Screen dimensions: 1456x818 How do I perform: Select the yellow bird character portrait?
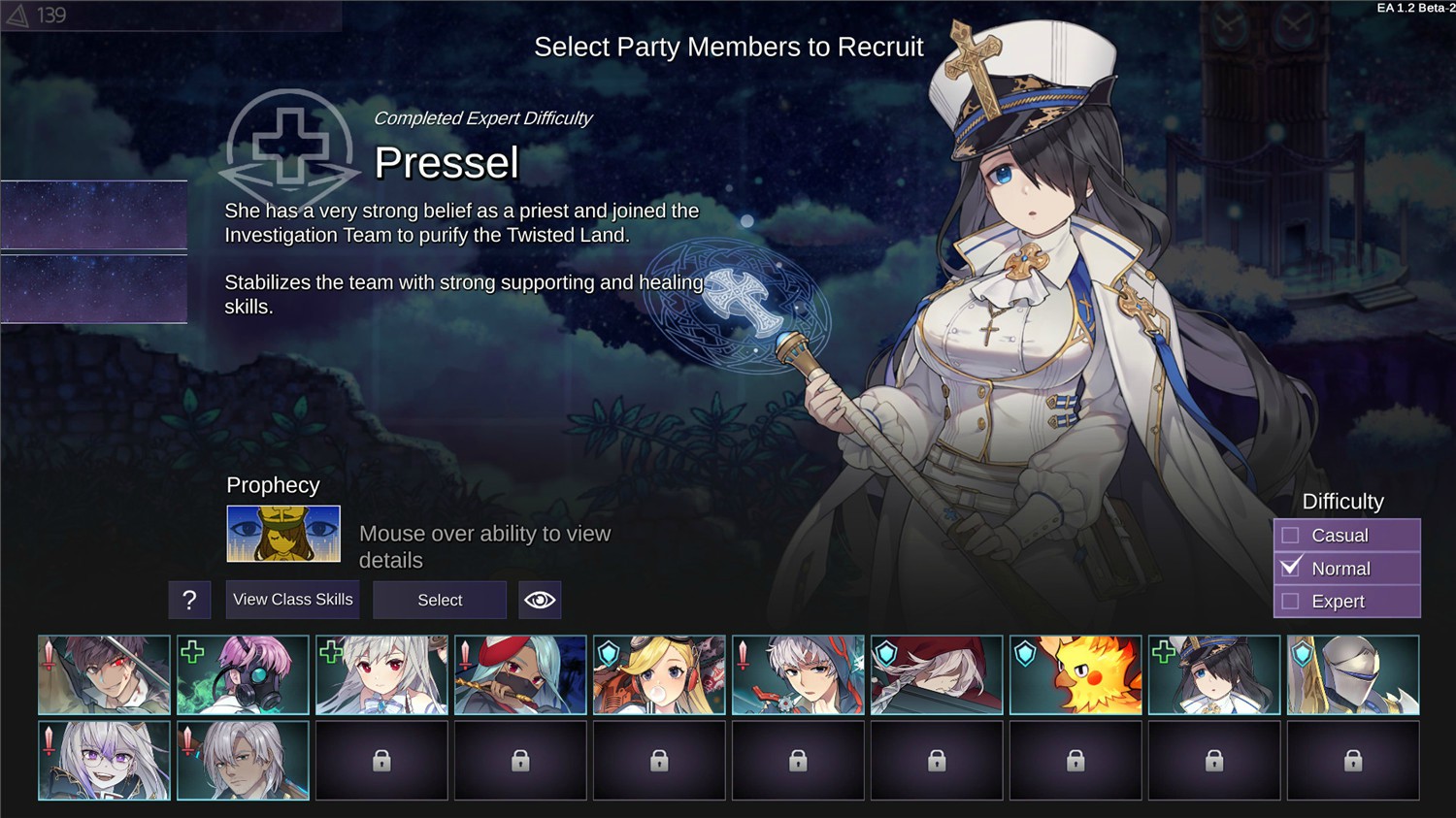point(1075,674)
